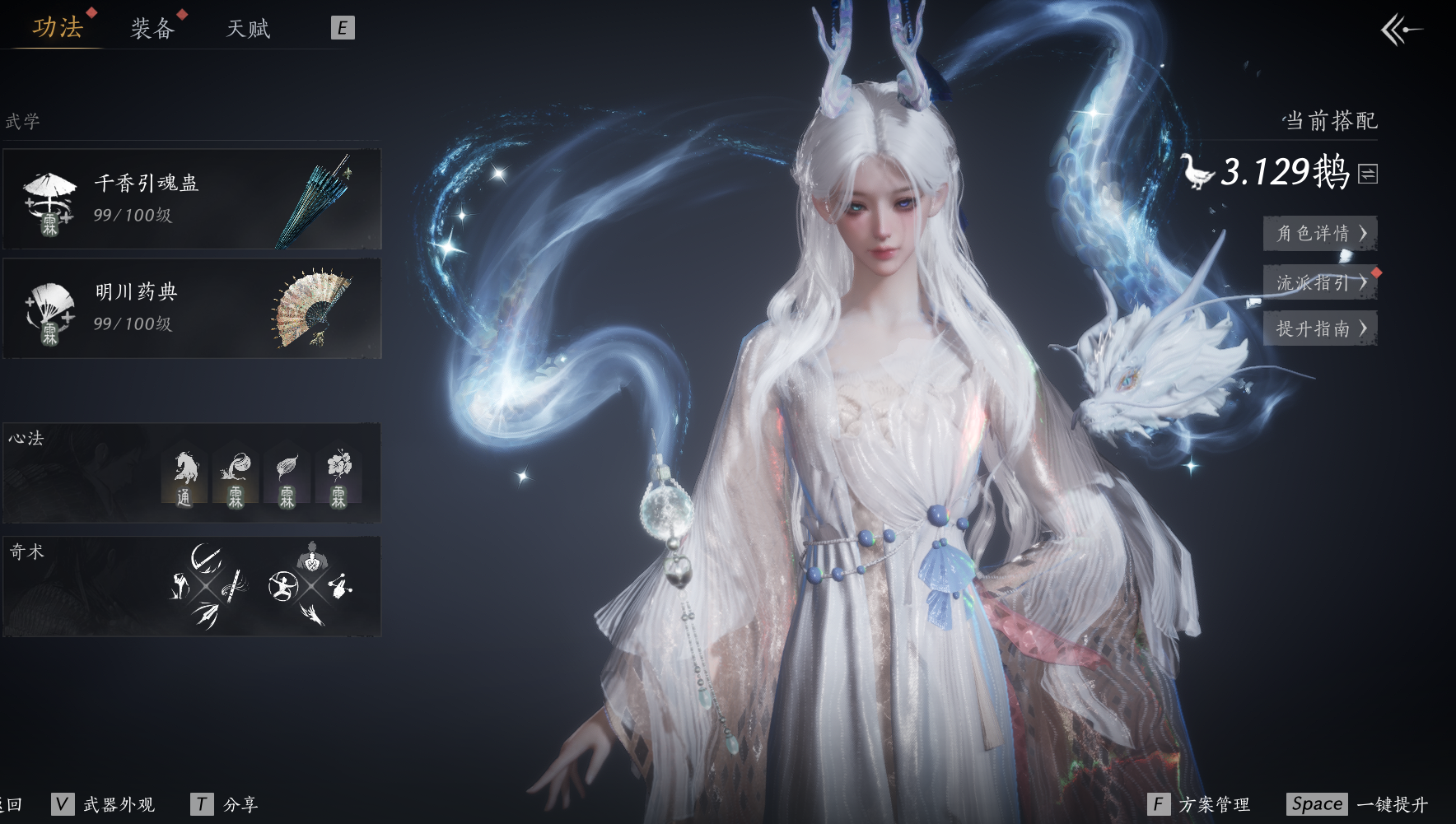This screenshot has height=824, width=1456.
Task: Open the horse 通 inner art slot
Action: click(185, 477)
